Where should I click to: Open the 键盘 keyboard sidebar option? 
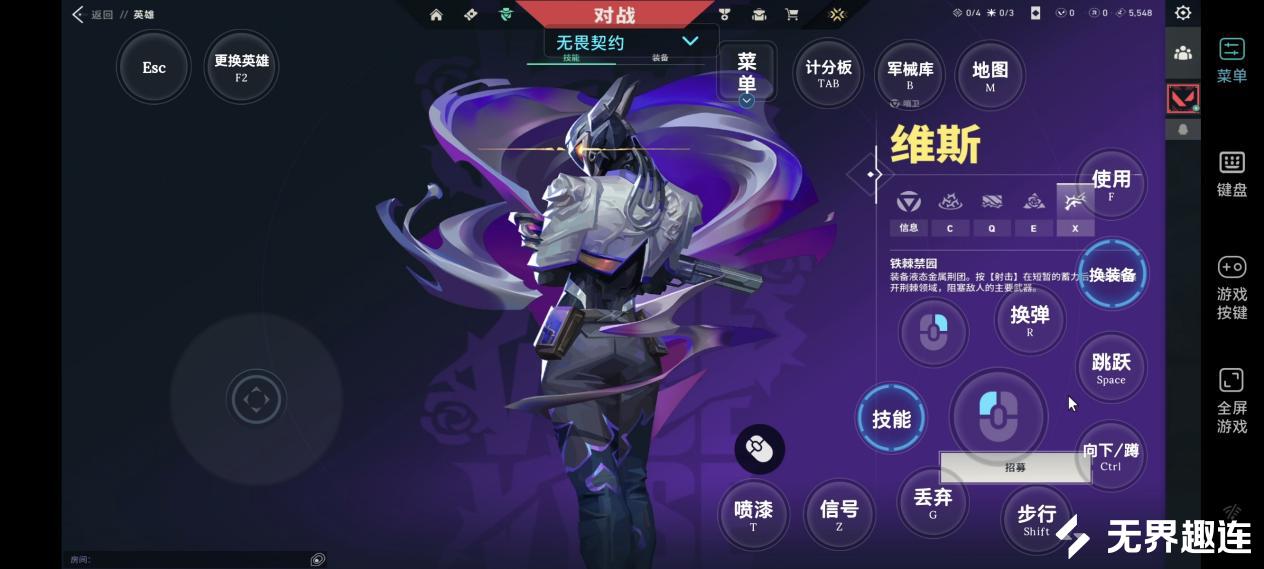click(x=1231, y=174)
